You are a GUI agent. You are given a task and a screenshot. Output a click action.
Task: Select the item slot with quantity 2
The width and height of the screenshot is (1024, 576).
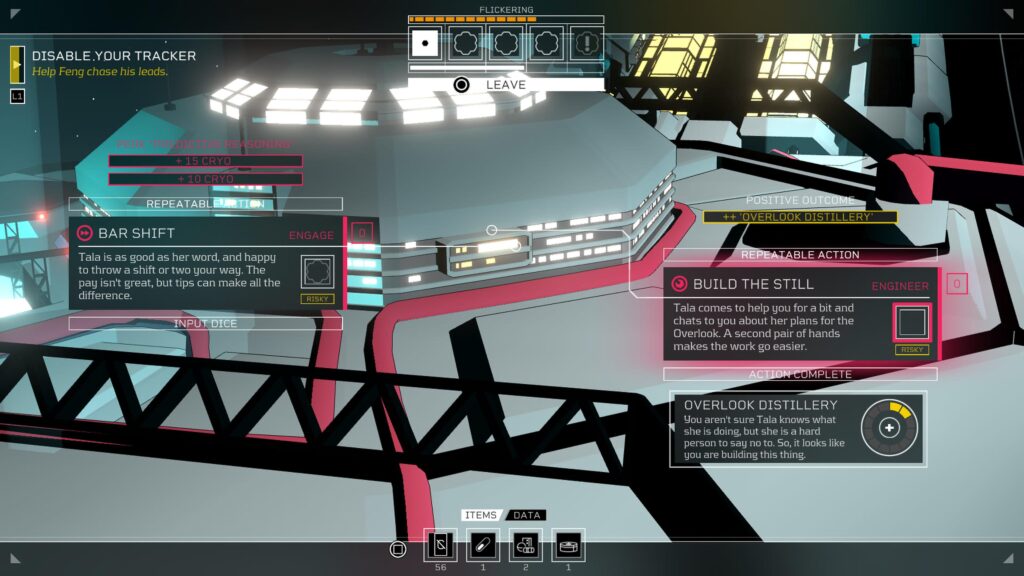point(526,545)
